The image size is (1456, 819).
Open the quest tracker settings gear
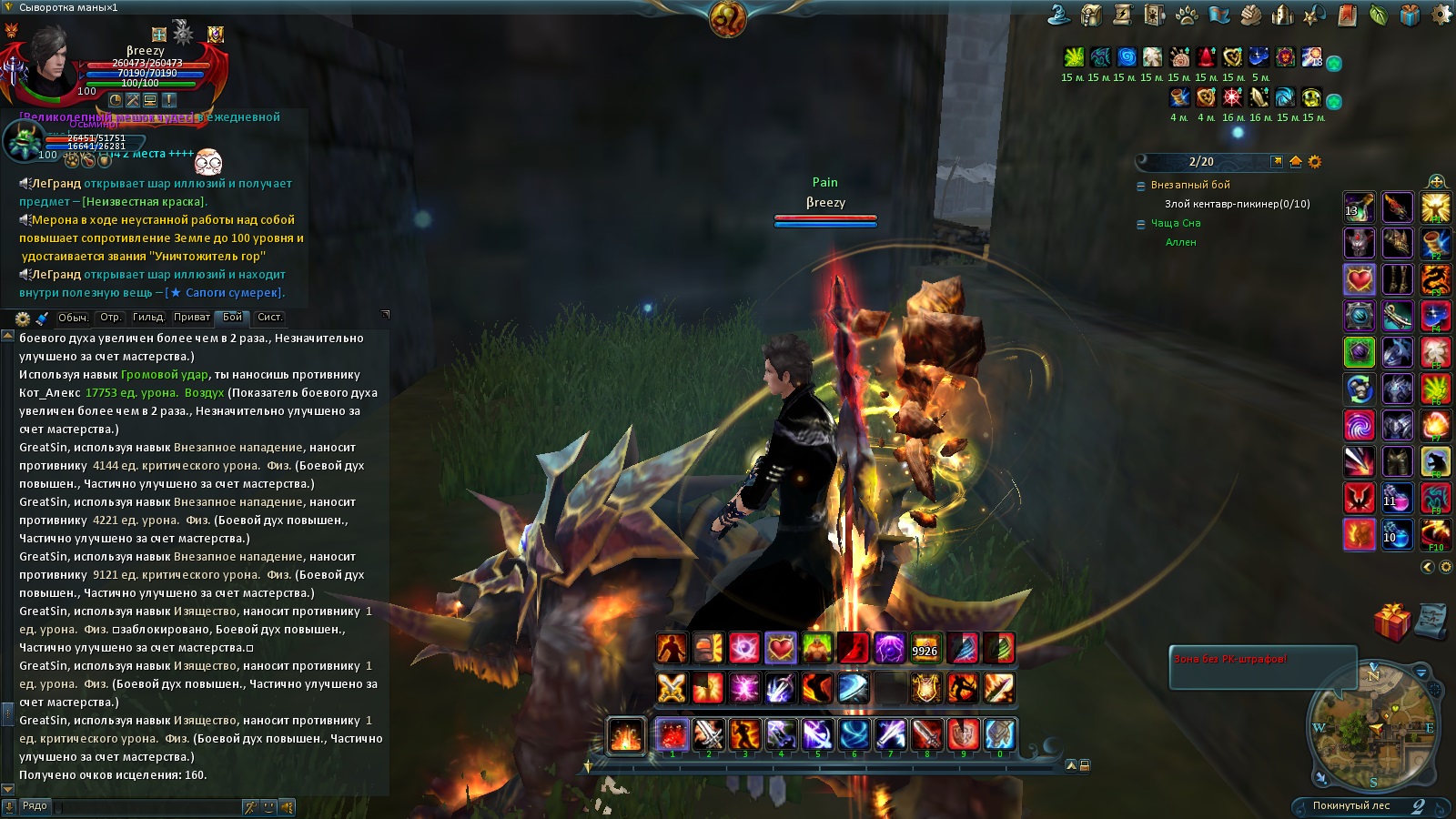[1314, 162]
